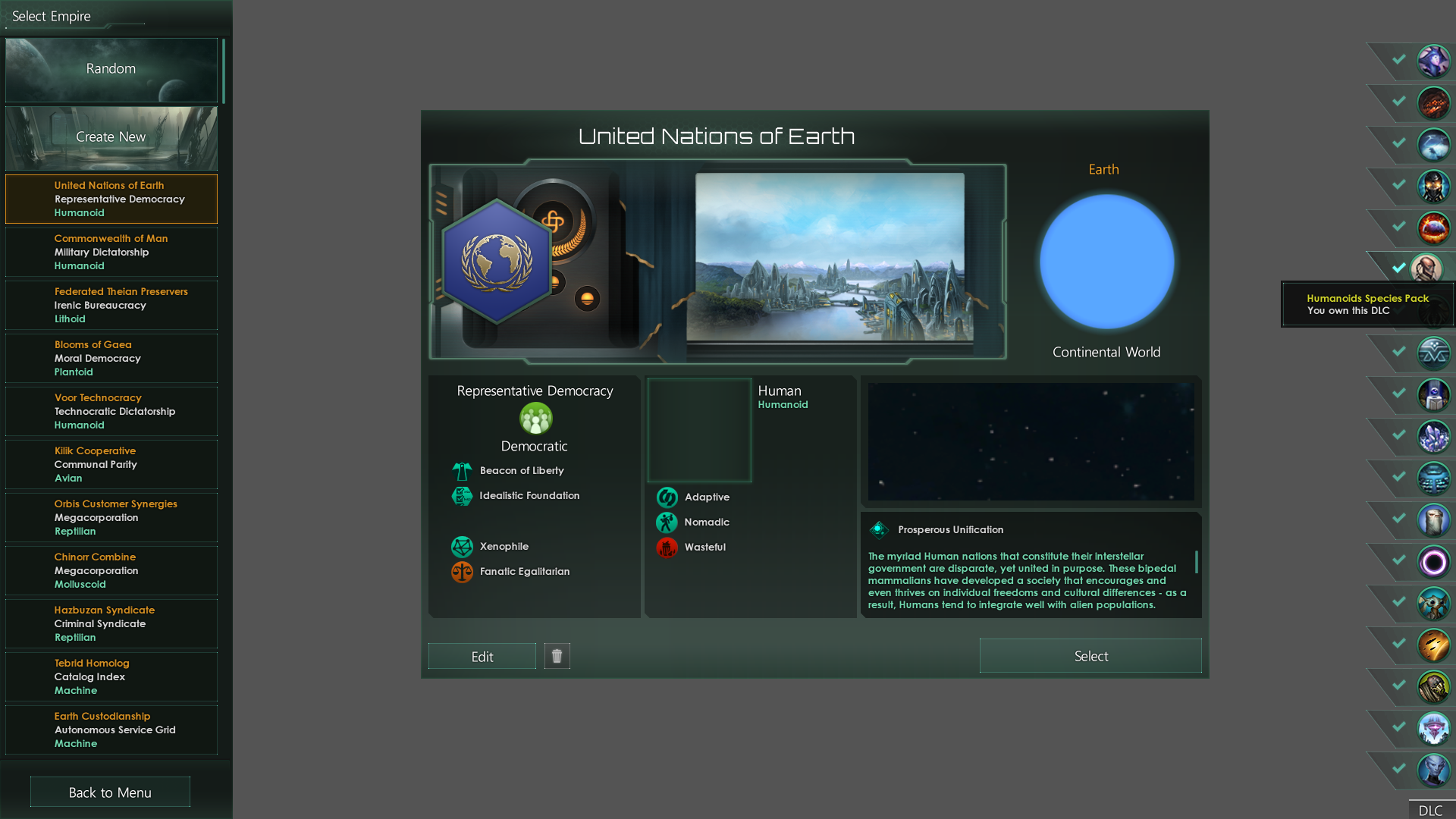Viewport: 1456px width, 819px height.
Task: Click the Edit button
Action: [x=482, y=655]
